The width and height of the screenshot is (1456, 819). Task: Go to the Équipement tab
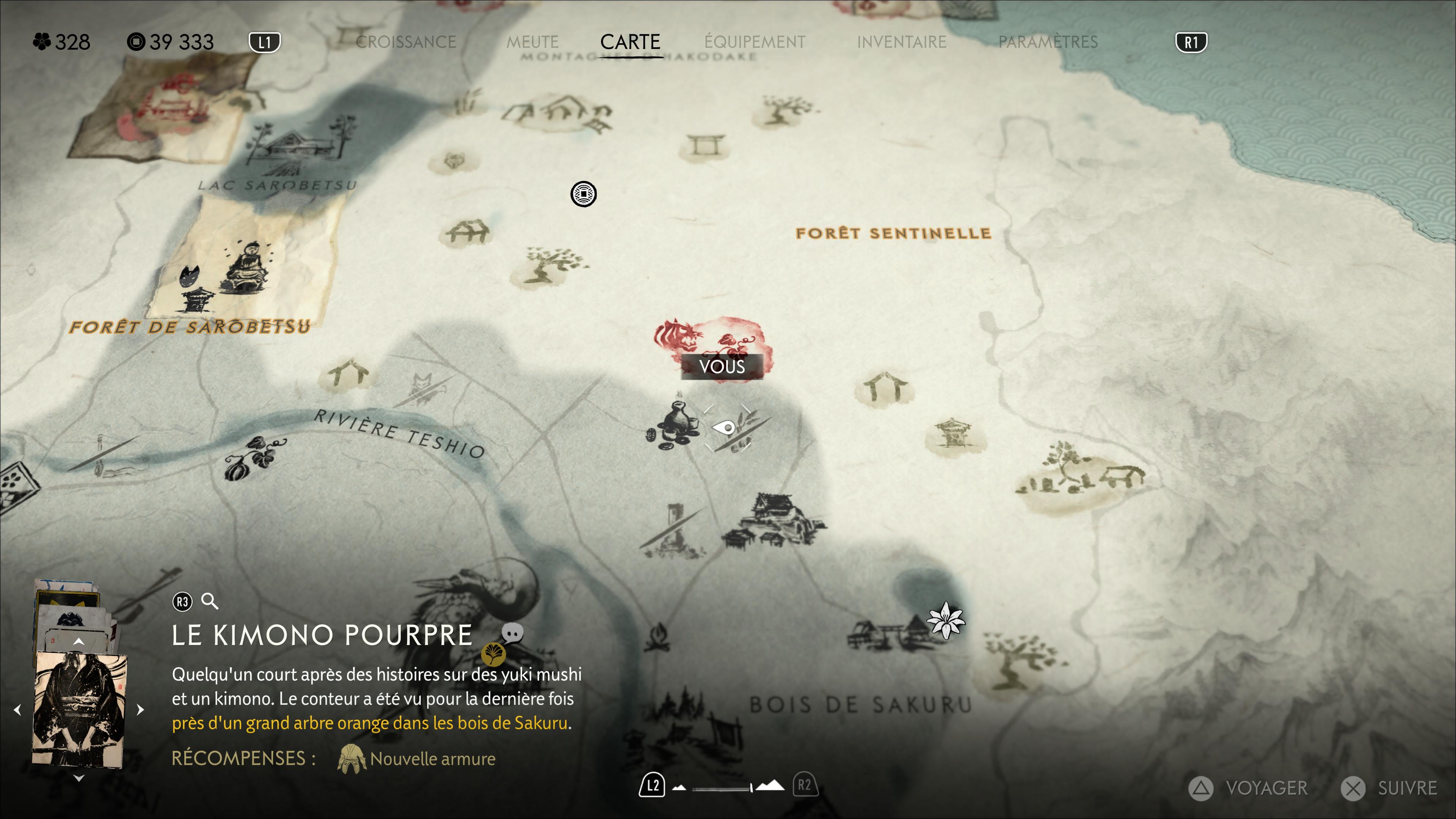coord(755,42)
